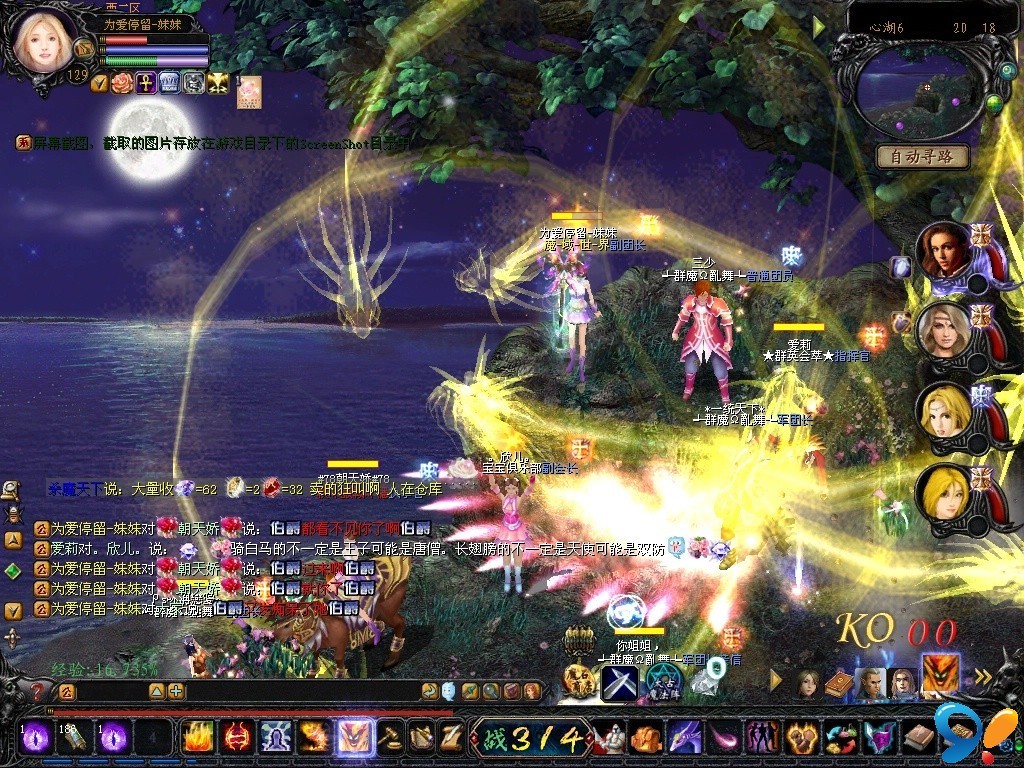Select the highlighted flaming fox pet icon

click(940, 673)
